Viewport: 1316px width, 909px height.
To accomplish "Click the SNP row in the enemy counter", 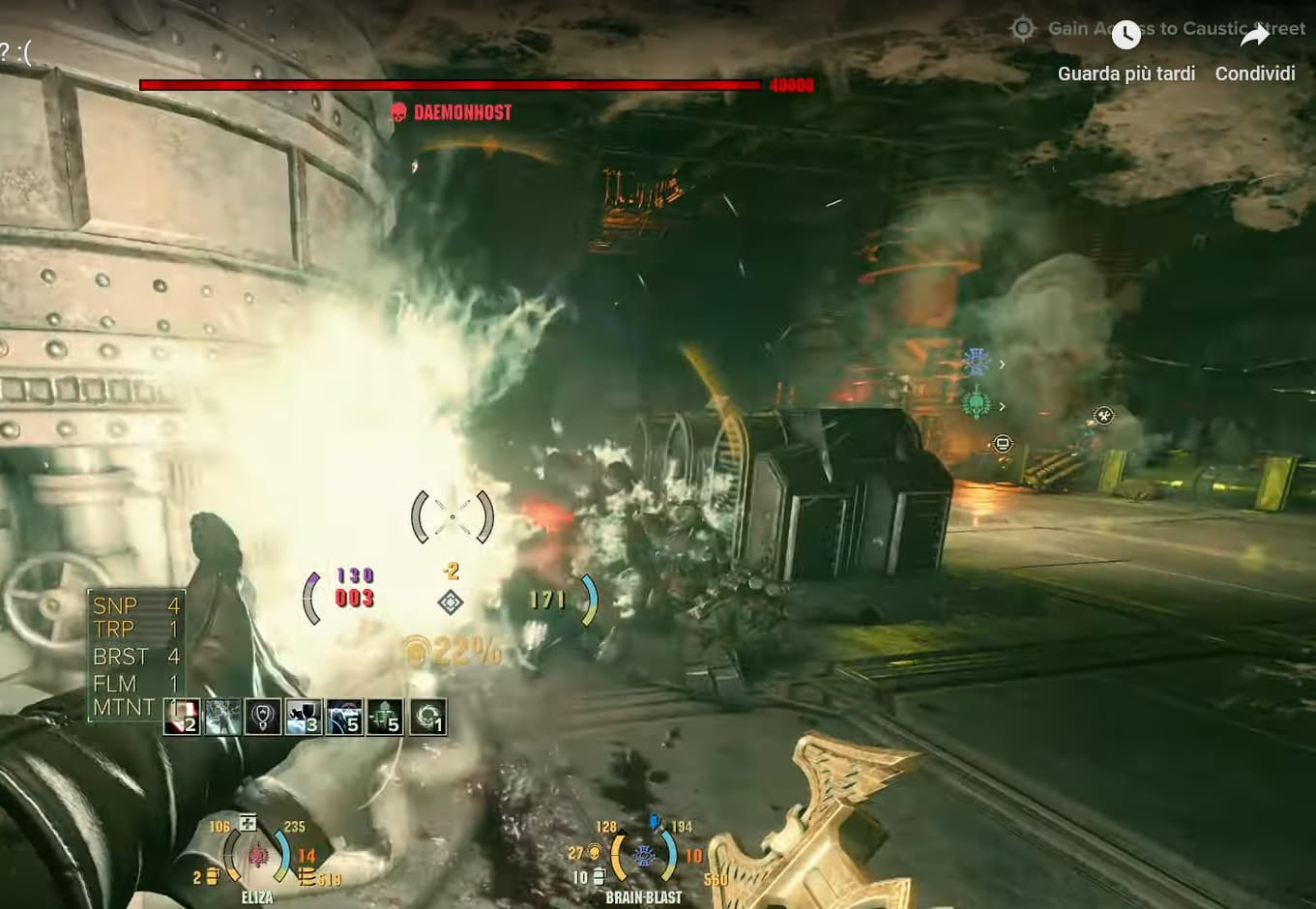I will (135, 606).
